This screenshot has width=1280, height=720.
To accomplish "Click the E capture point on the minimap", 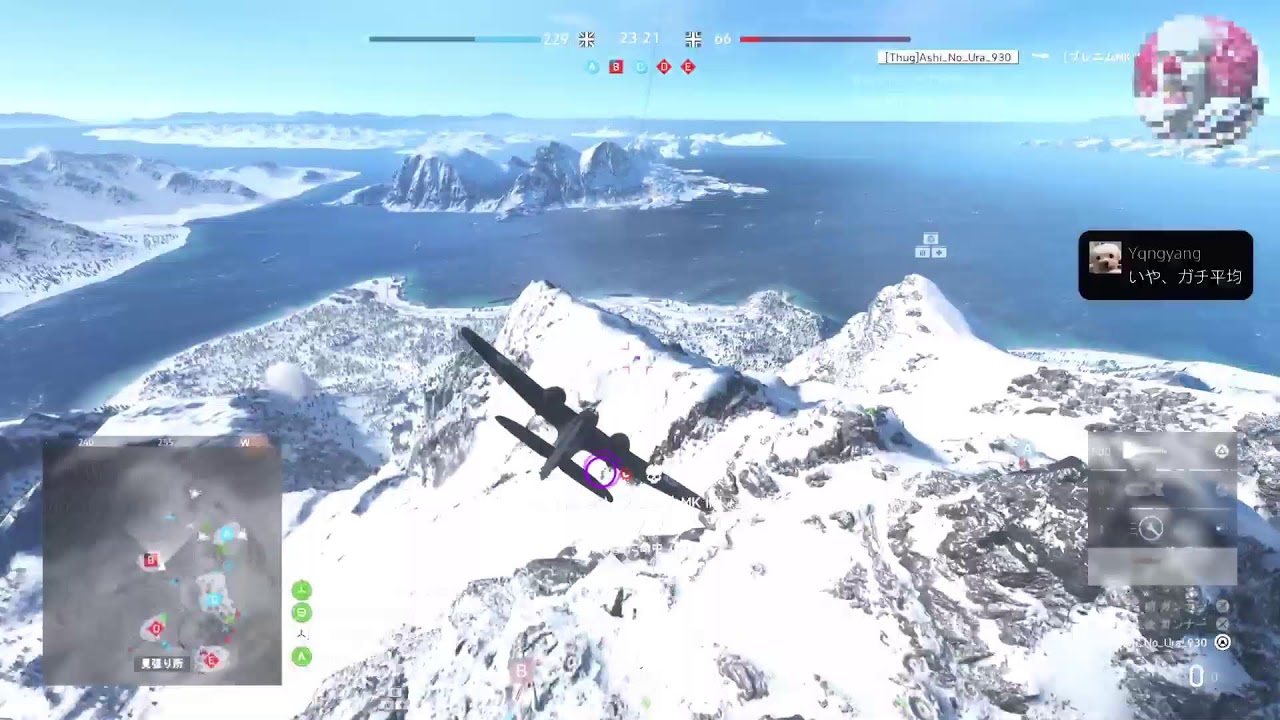I will click(210, 659).
